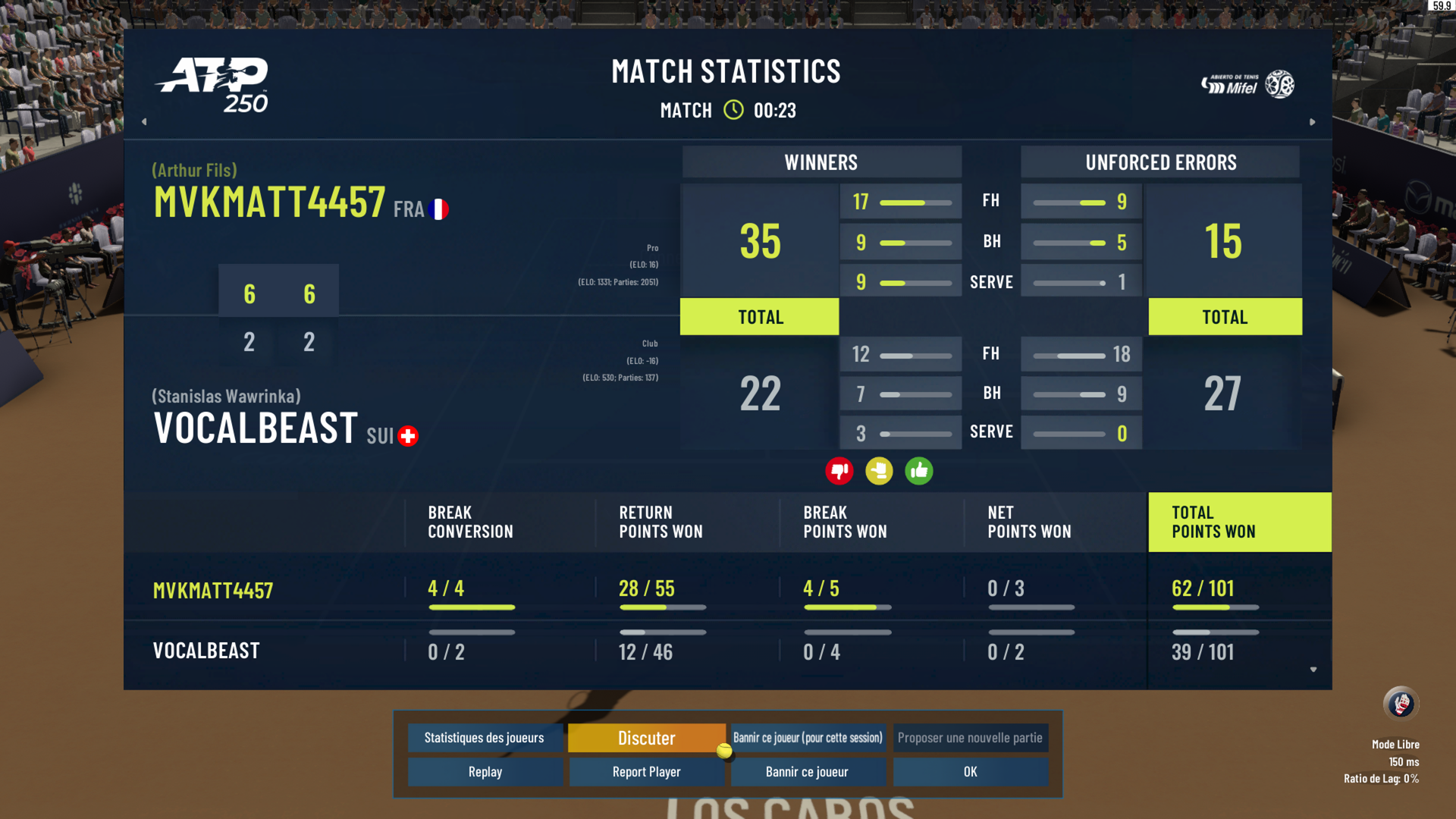This screenshot has width=1456, height=819.
Task: Click the Discuter chat button
Action: pos(646,738)
